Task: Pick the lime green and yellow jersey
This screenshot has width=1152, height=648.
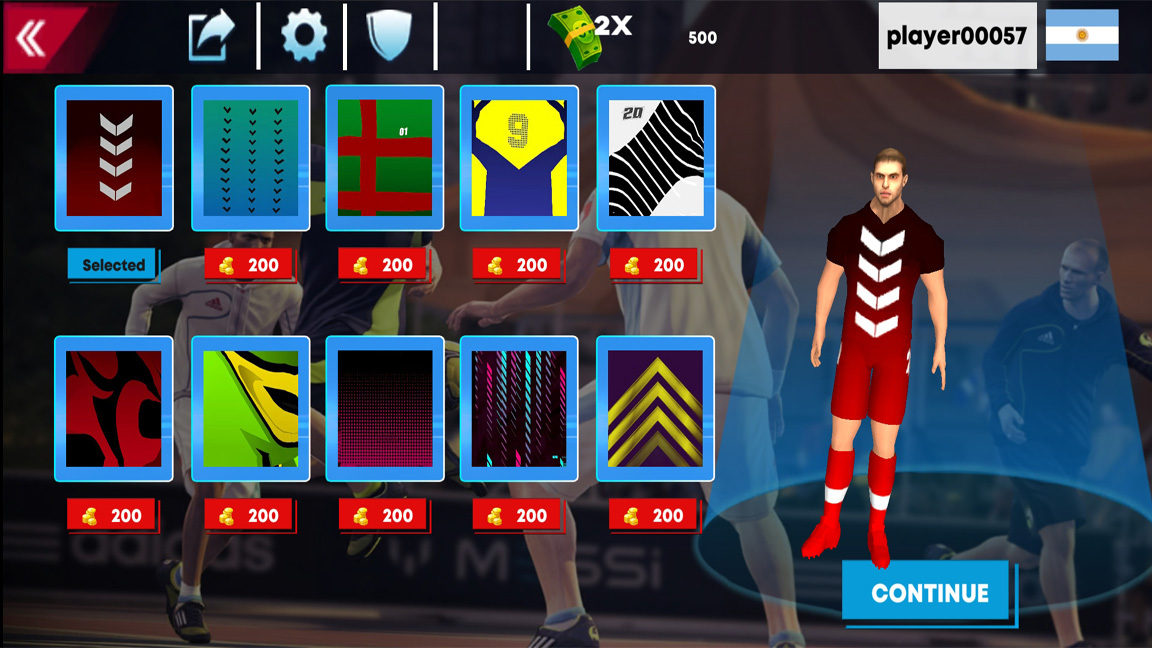Action: pos(250,409)
